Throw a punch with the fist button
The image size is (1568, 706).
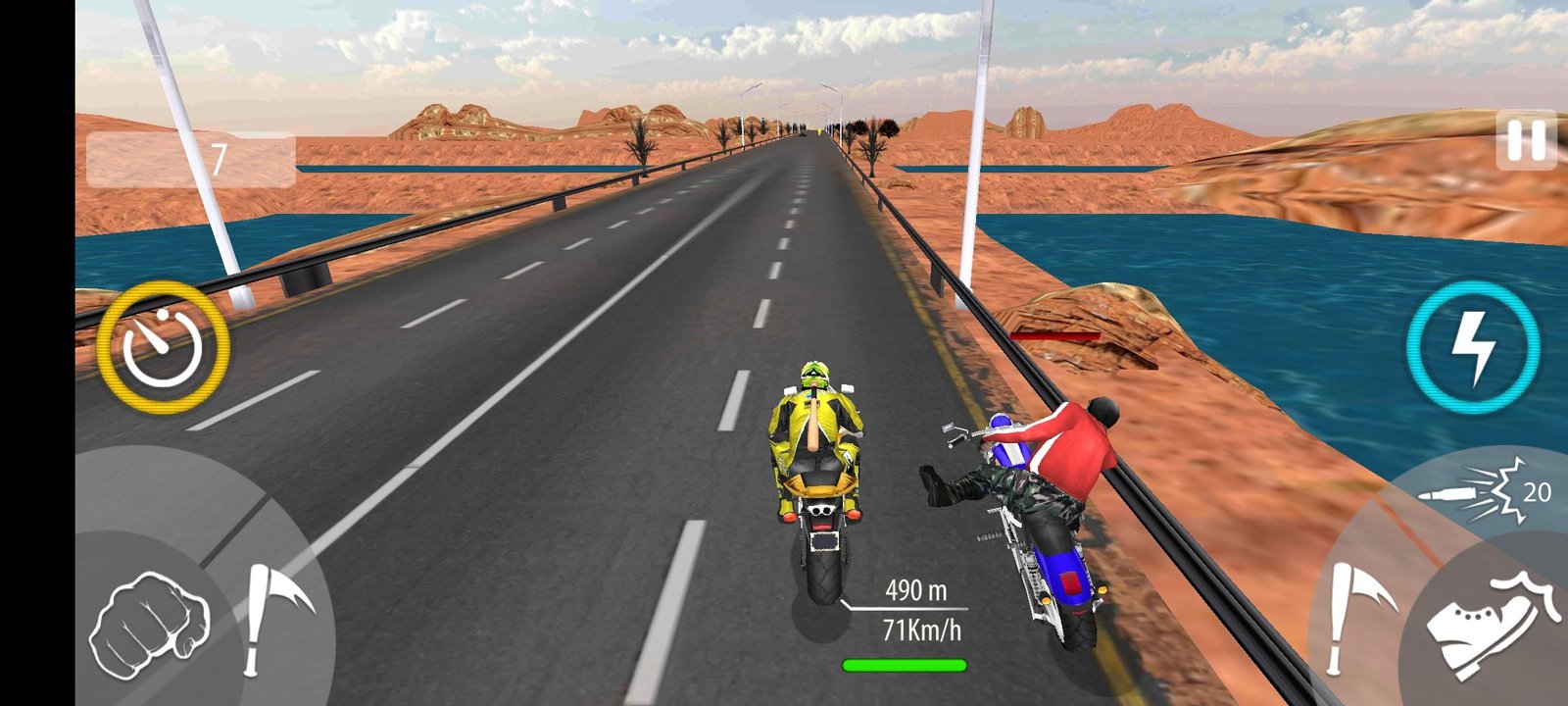149,624
